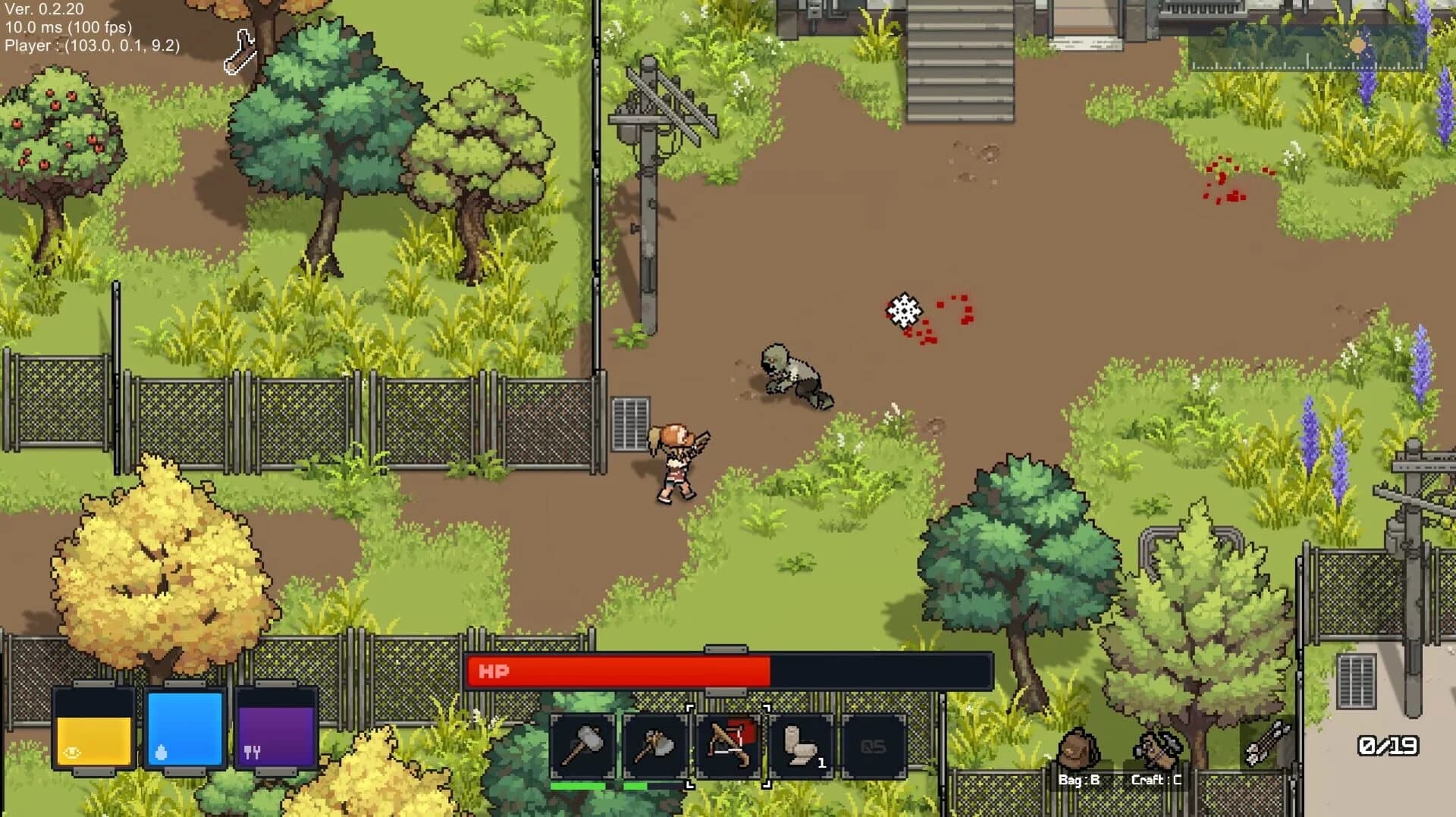Click the Player coordinates debug readout
The width and height of the screenshot is (1456, 817).
point(91,46)
